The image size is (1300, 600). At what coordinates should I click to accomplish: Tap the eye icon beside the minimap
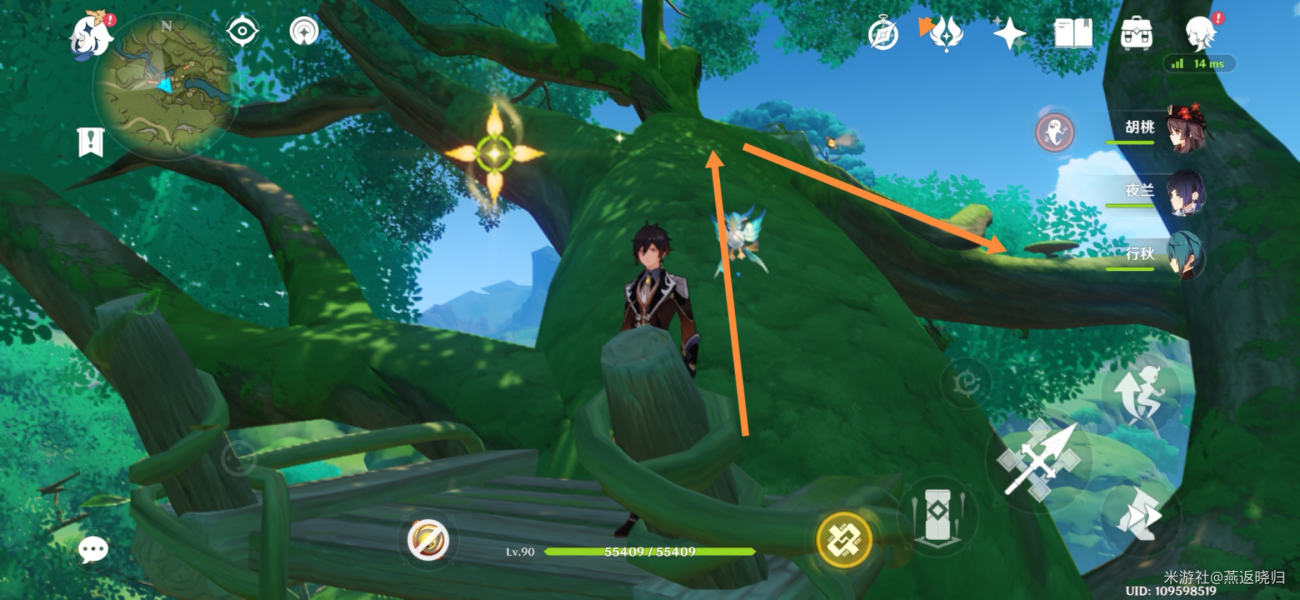click(242, 32)
